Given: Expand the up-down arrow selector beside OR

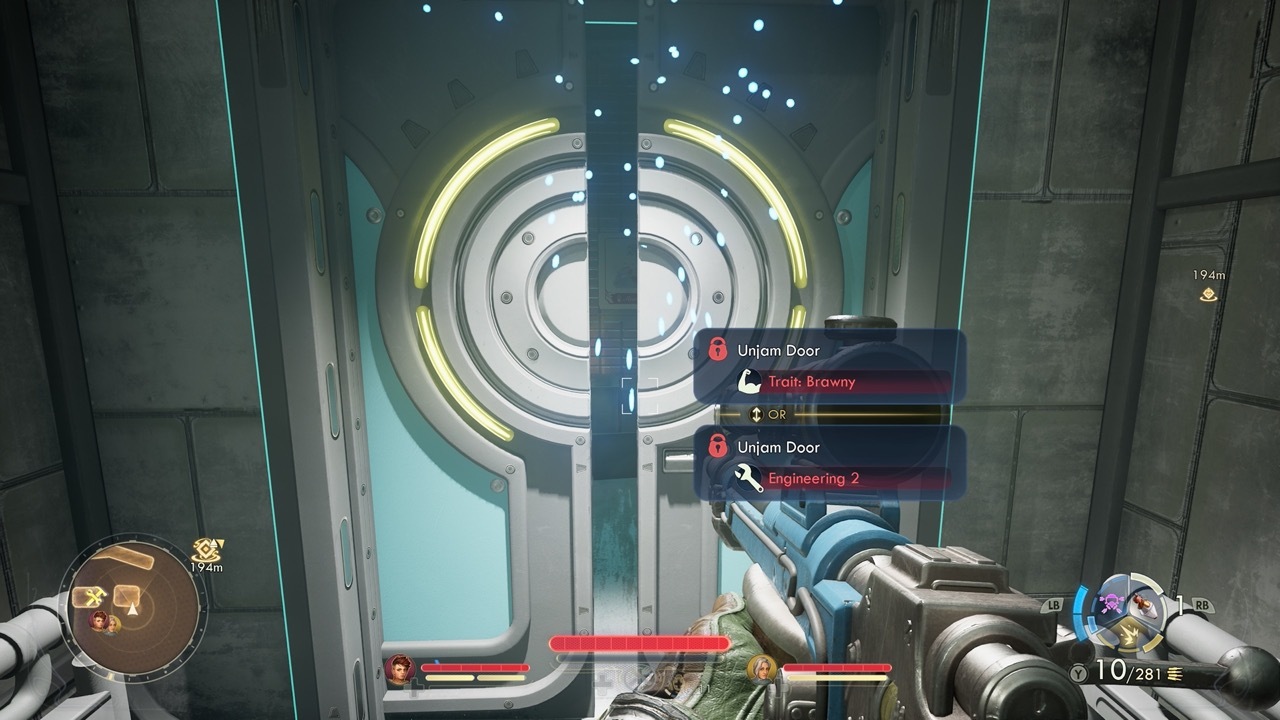Looking at the screenshot, I should point(756,414).
